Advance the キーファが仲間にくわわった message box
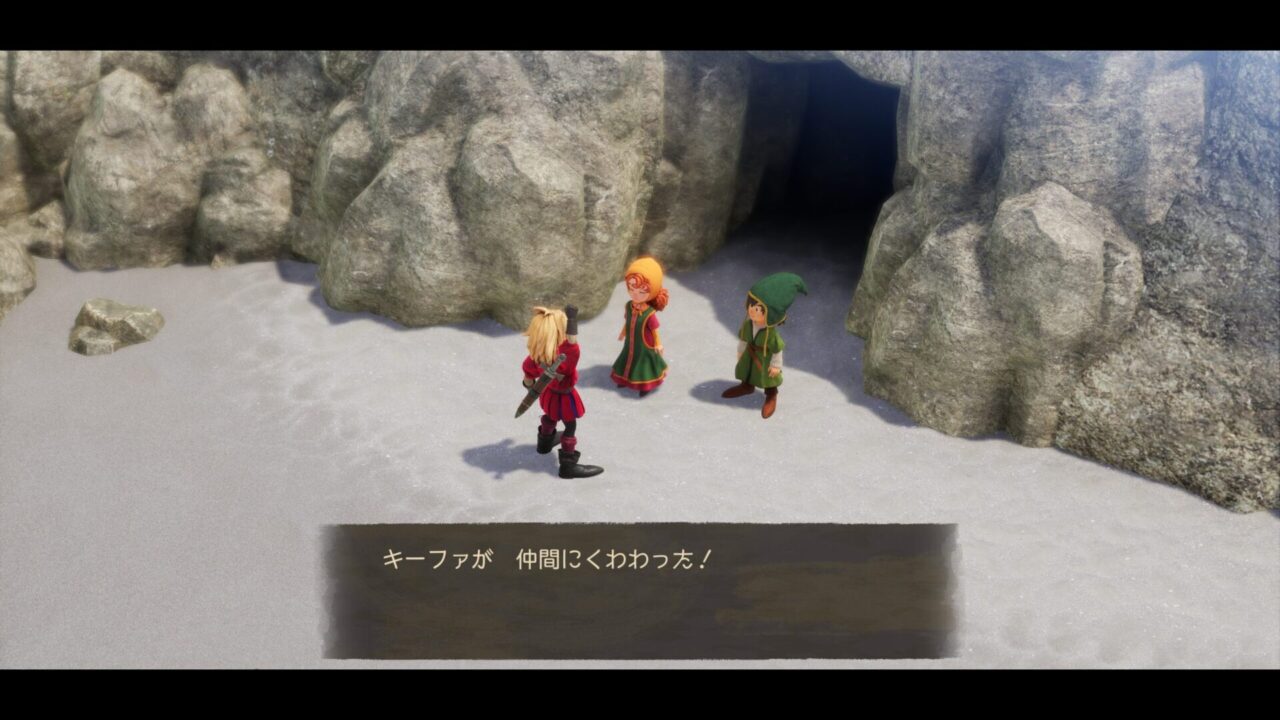 pos(638,590)
